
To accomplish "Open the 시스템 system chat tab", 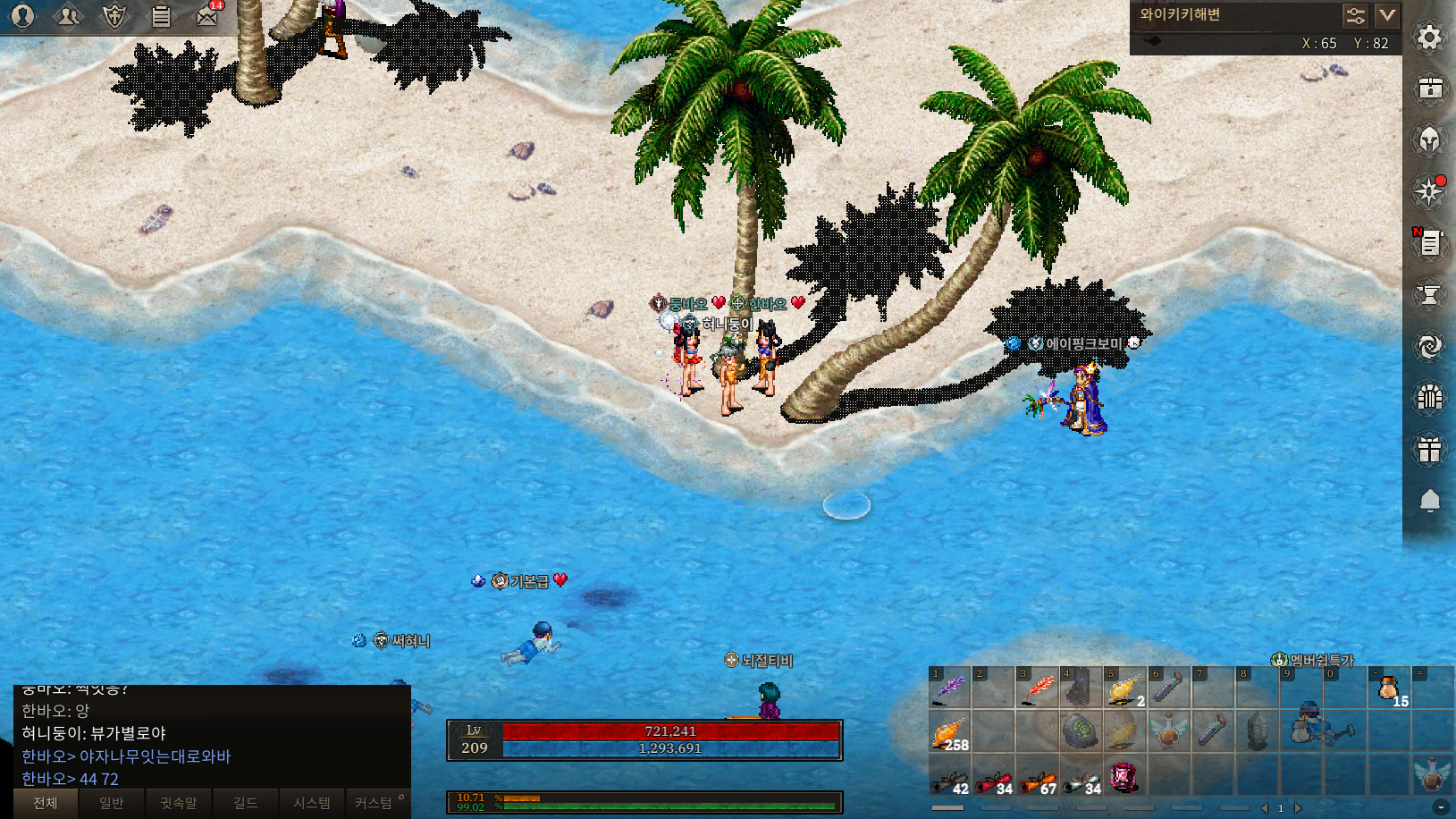I will pos(312,803).
